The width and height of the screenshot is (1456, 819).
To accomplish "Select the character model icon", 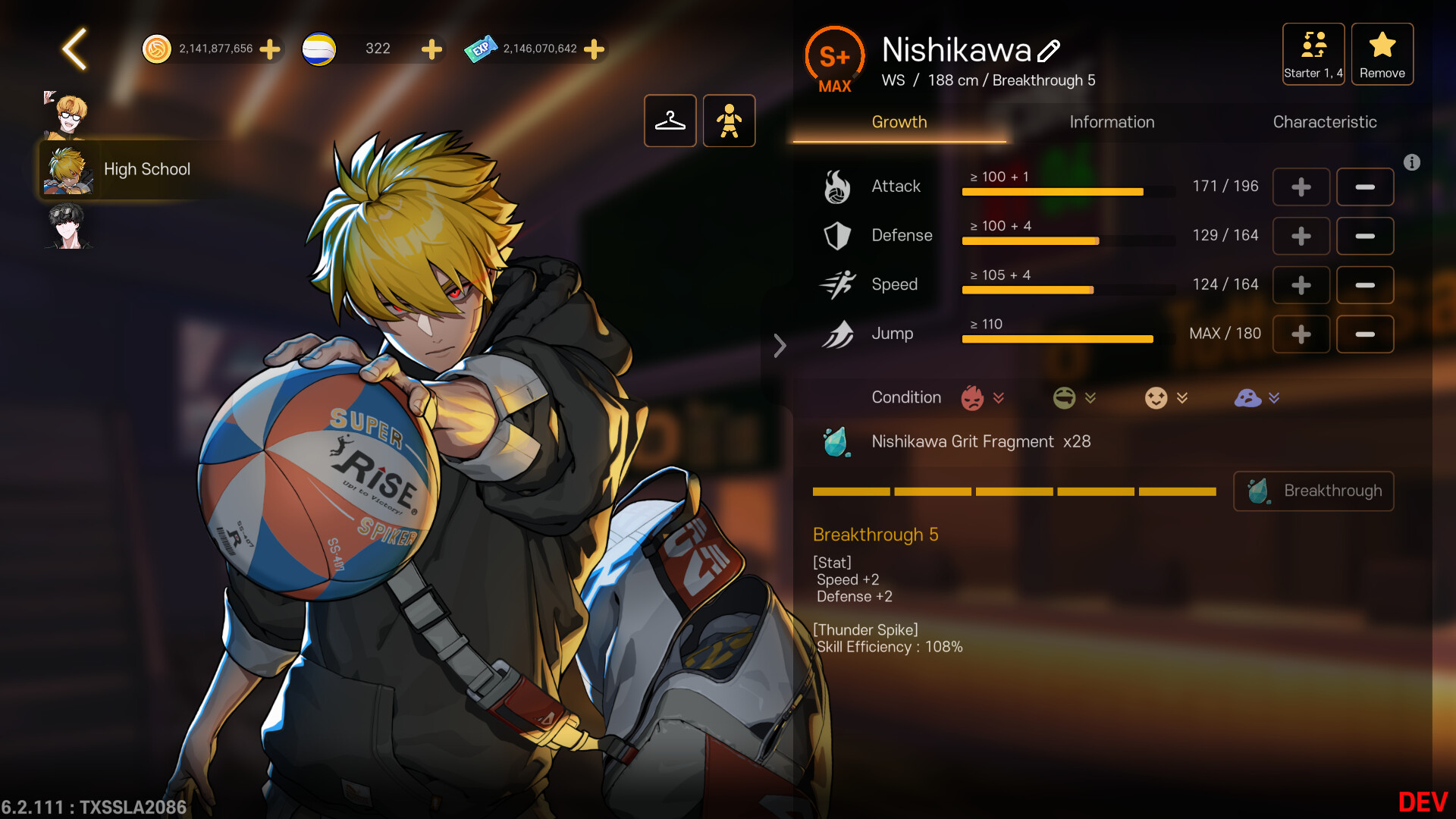I will tap(729, 121).
